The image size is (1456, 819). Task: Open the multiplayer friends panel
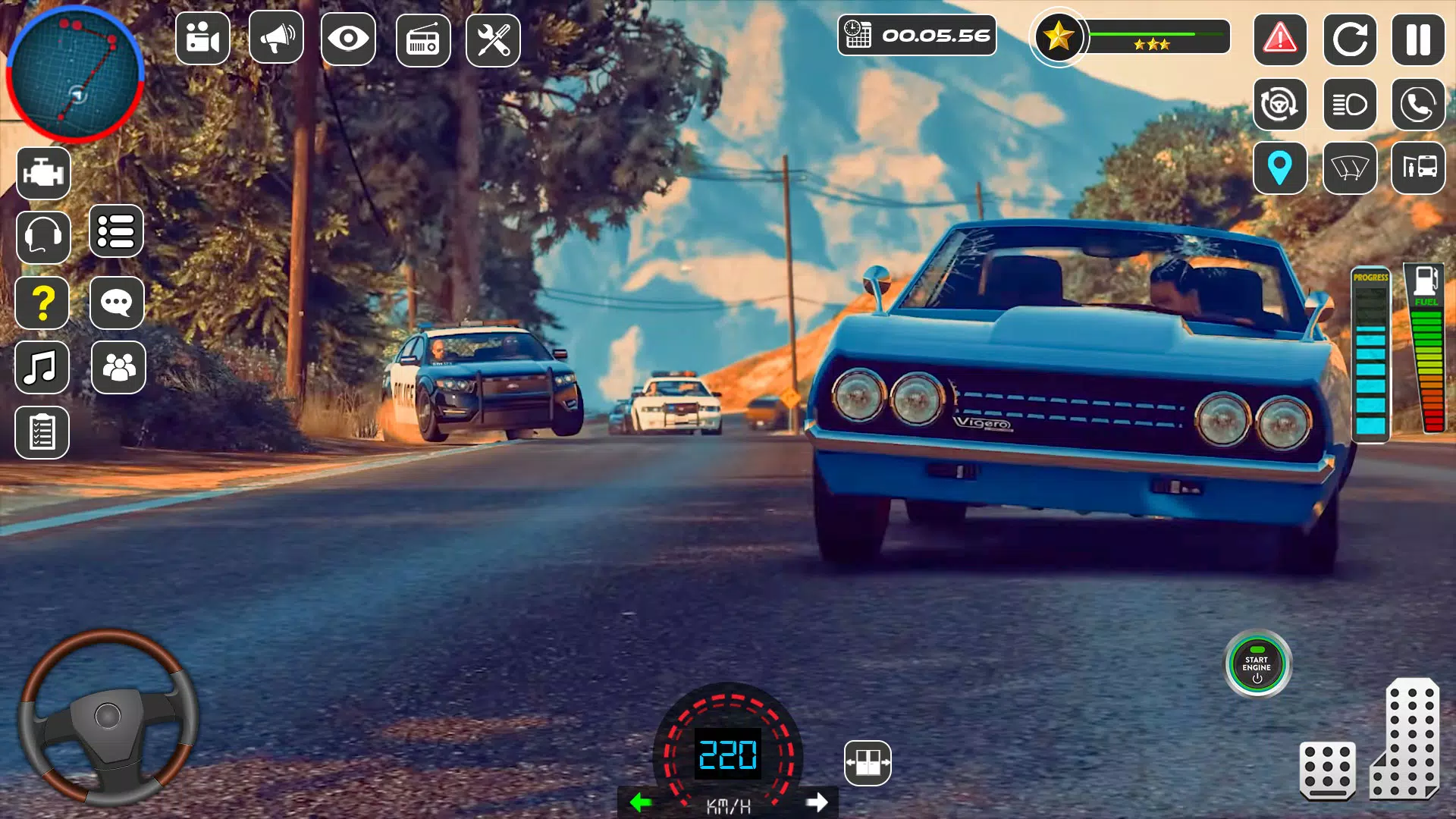click(x=117, y=368)
